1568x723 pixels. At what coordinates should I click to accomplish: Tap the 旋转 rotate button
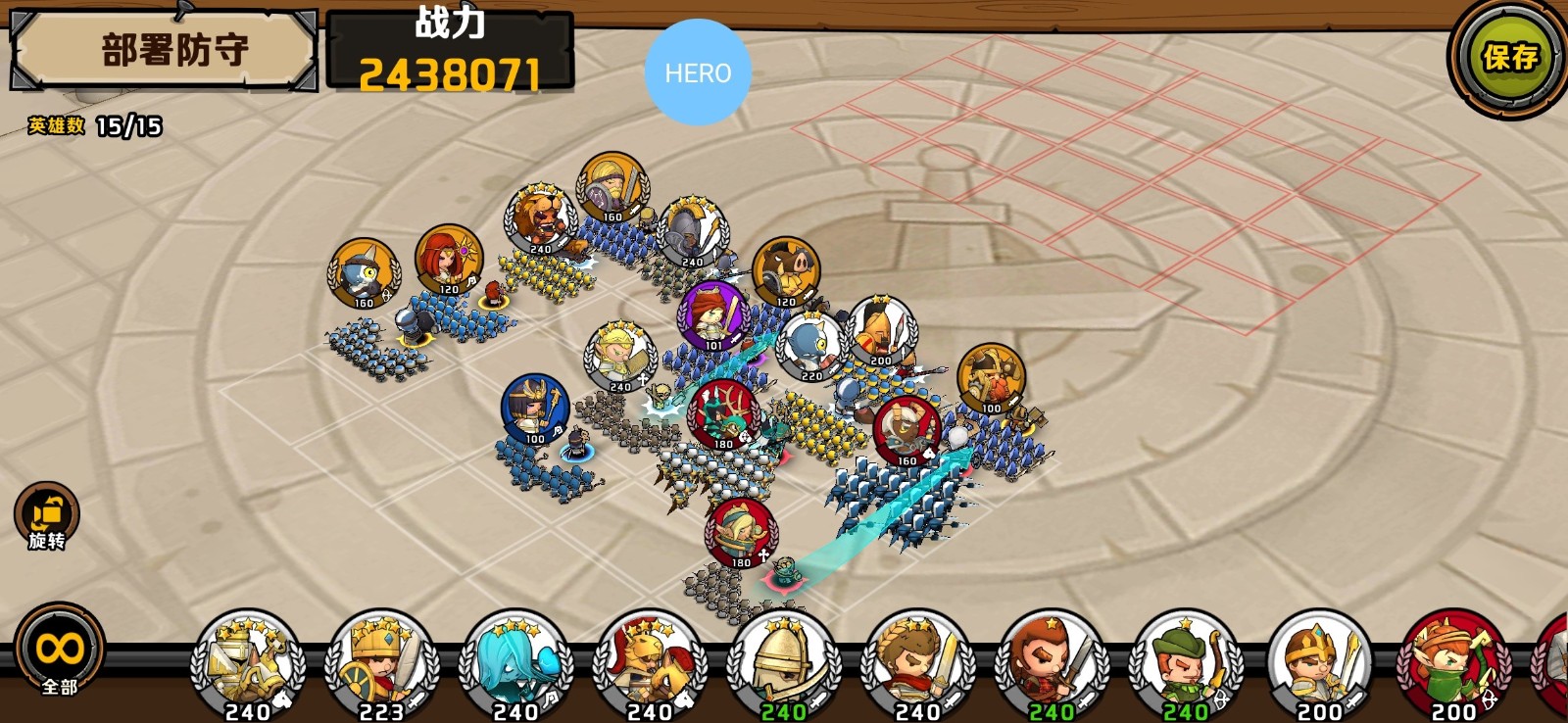46,514
